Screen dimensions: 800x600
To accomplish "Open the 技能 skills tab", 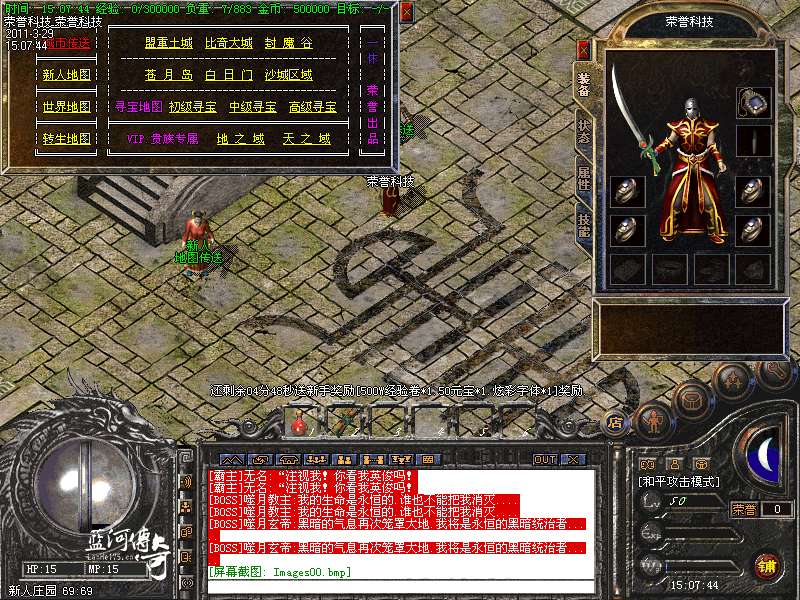I will click(583, 224).
